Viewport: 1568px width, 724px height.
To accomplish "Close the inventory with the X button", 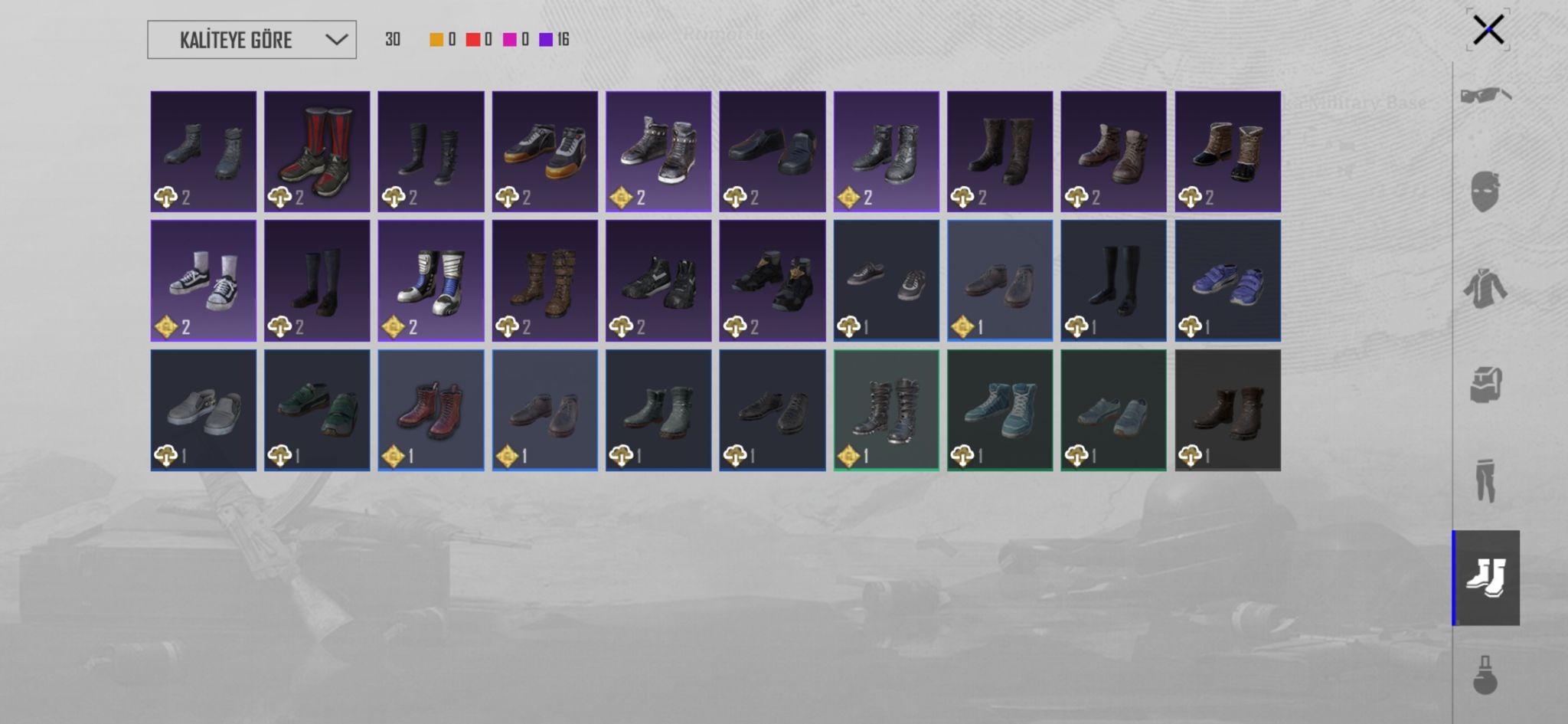I will click(x=1488, y=31).
